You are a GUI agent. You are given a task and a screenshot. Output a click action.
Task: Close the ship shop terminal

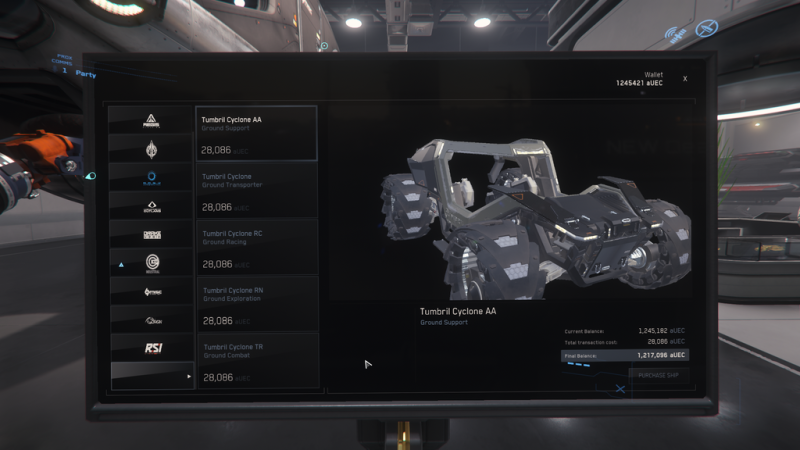point(685,78)
